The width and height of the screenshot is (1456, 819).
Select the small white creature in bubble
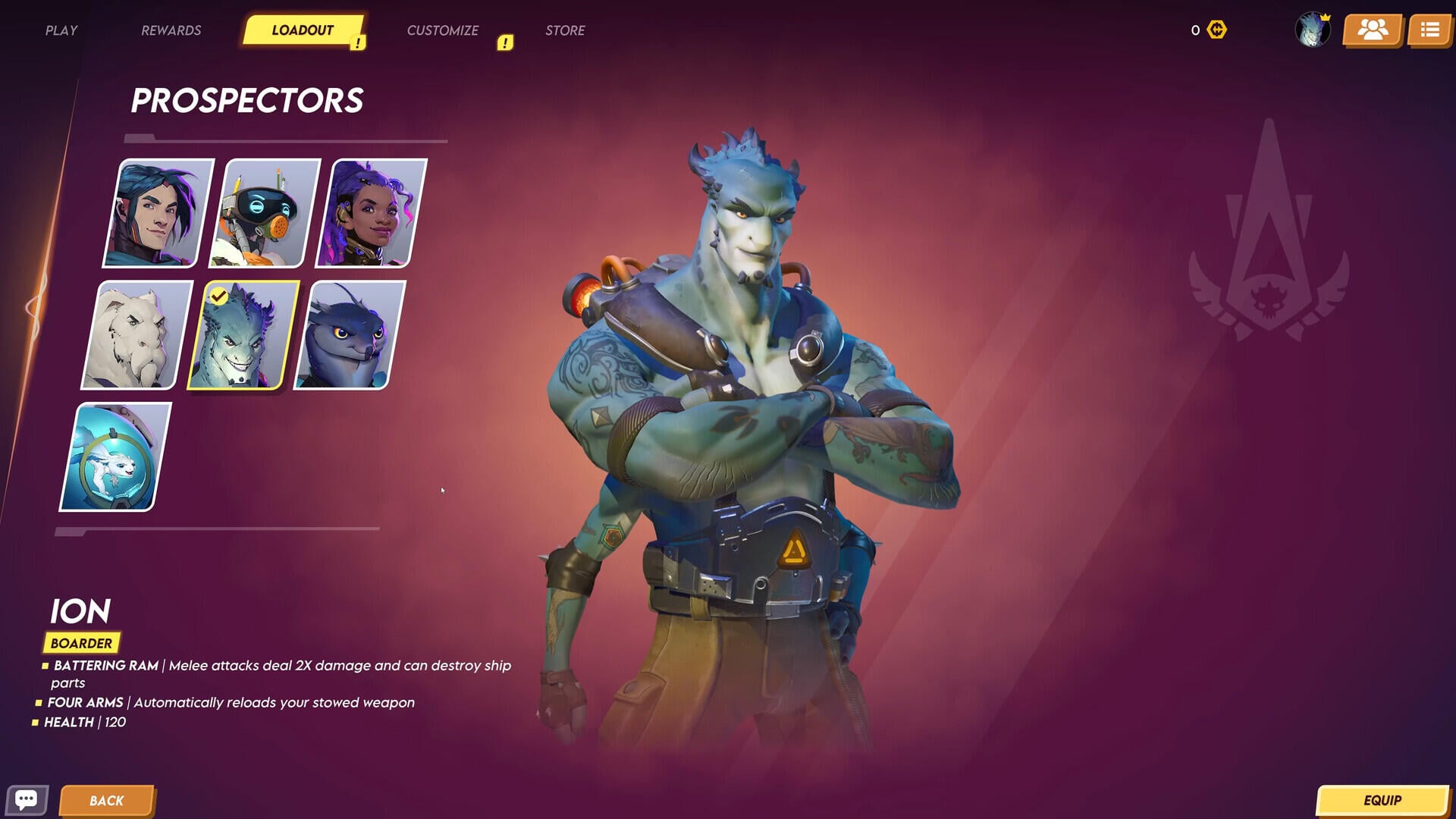pos(115,457)
